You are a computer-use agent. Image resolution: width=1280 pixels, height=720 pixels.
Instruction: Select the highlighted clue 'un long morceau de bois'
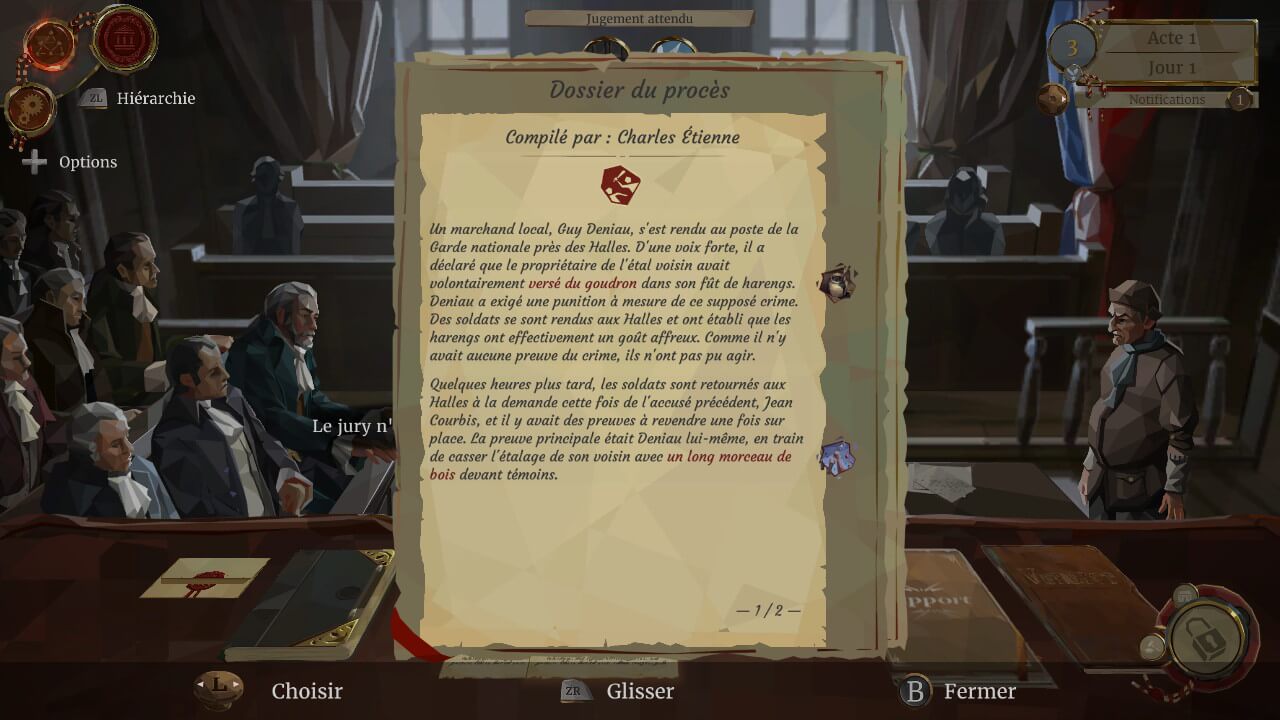tap(728, 456)
